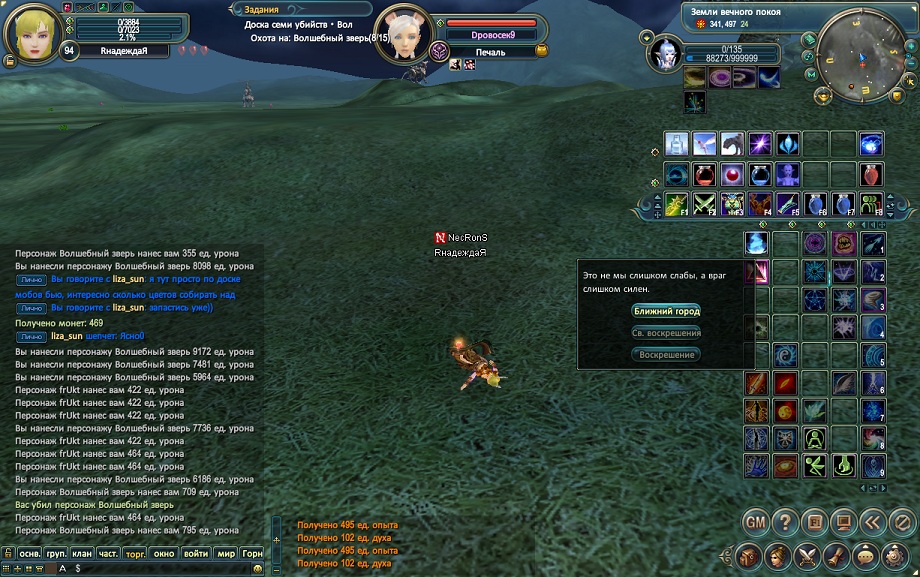This screenshot has width=920, height=577.
Task: Open the character portrait menu icon
Action: click(x=777, y=556)
